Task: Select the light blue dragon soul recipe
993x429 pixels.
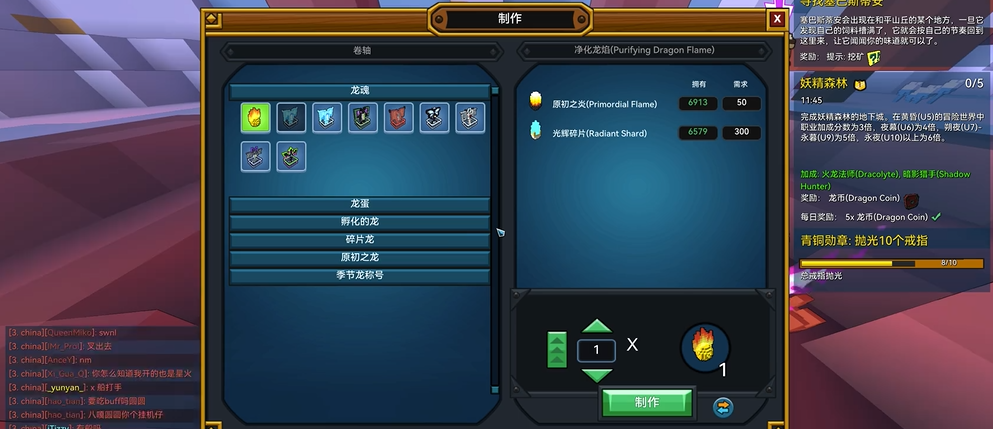Action: pos(327,118)
